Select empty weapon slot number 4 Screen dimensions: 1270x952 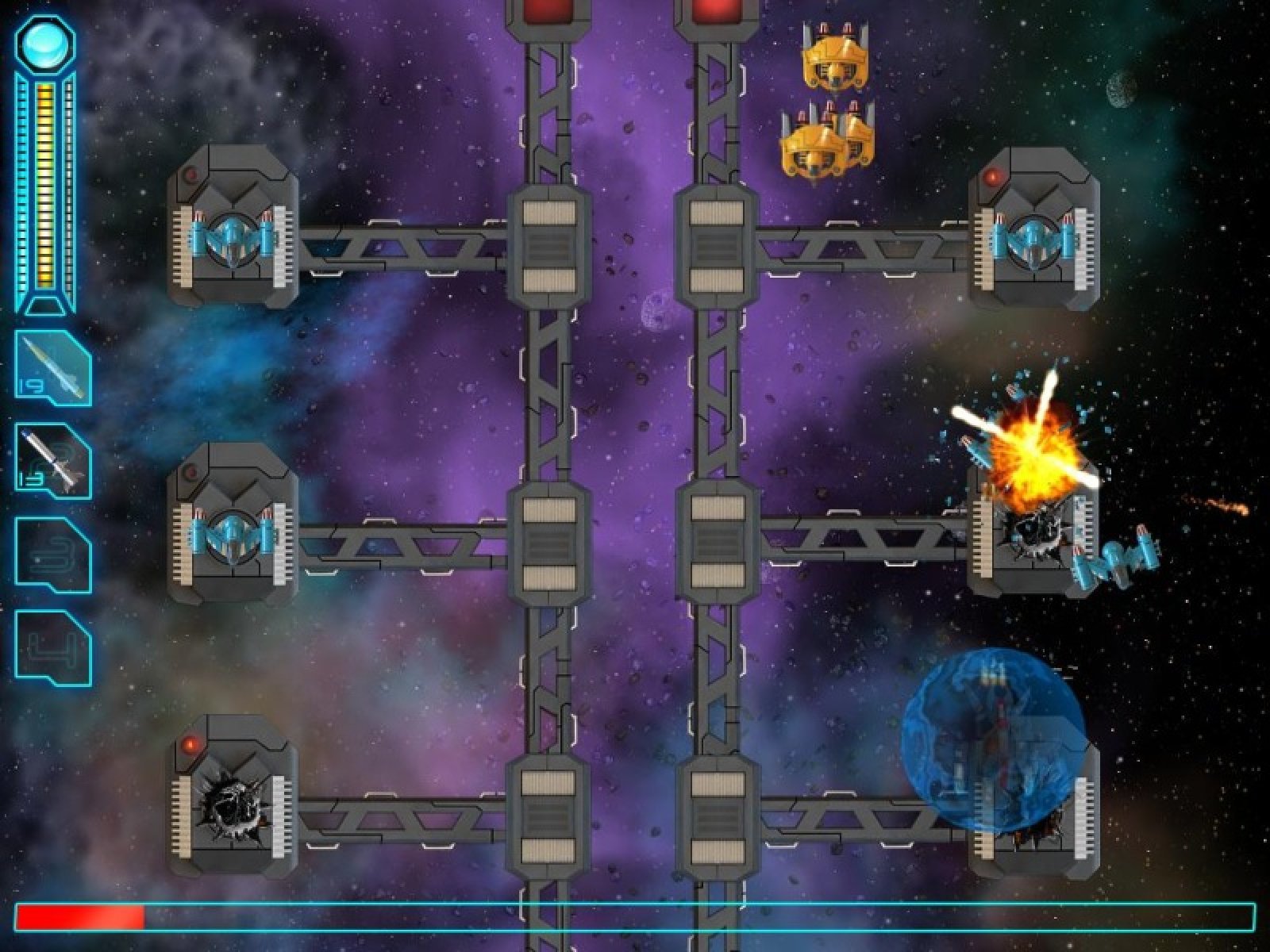[53, 647]
